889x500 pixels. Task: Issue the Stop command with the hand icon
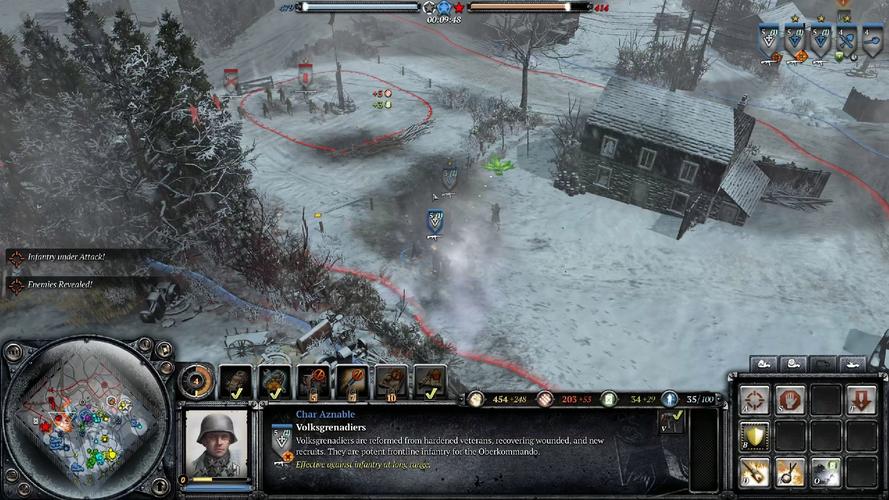(x=791, y=400)
